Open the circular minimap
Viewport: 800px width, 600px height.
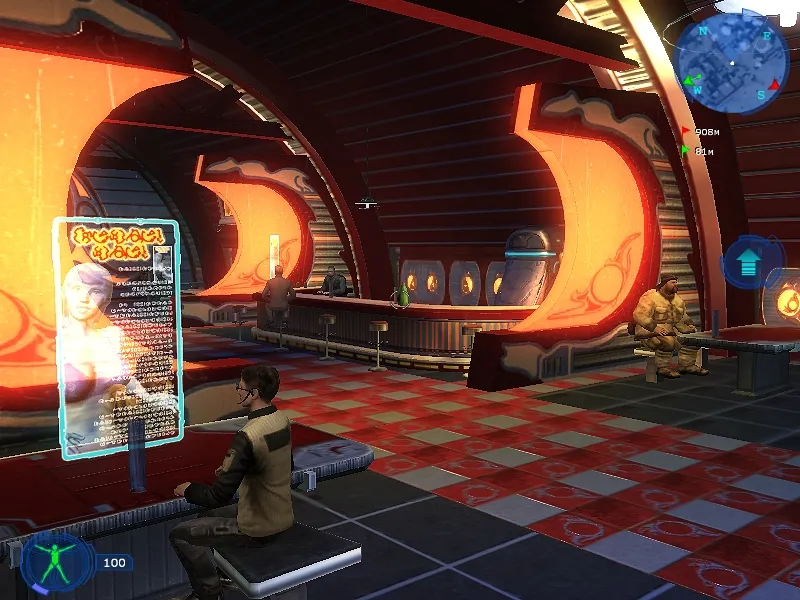(x=732, y=64)
